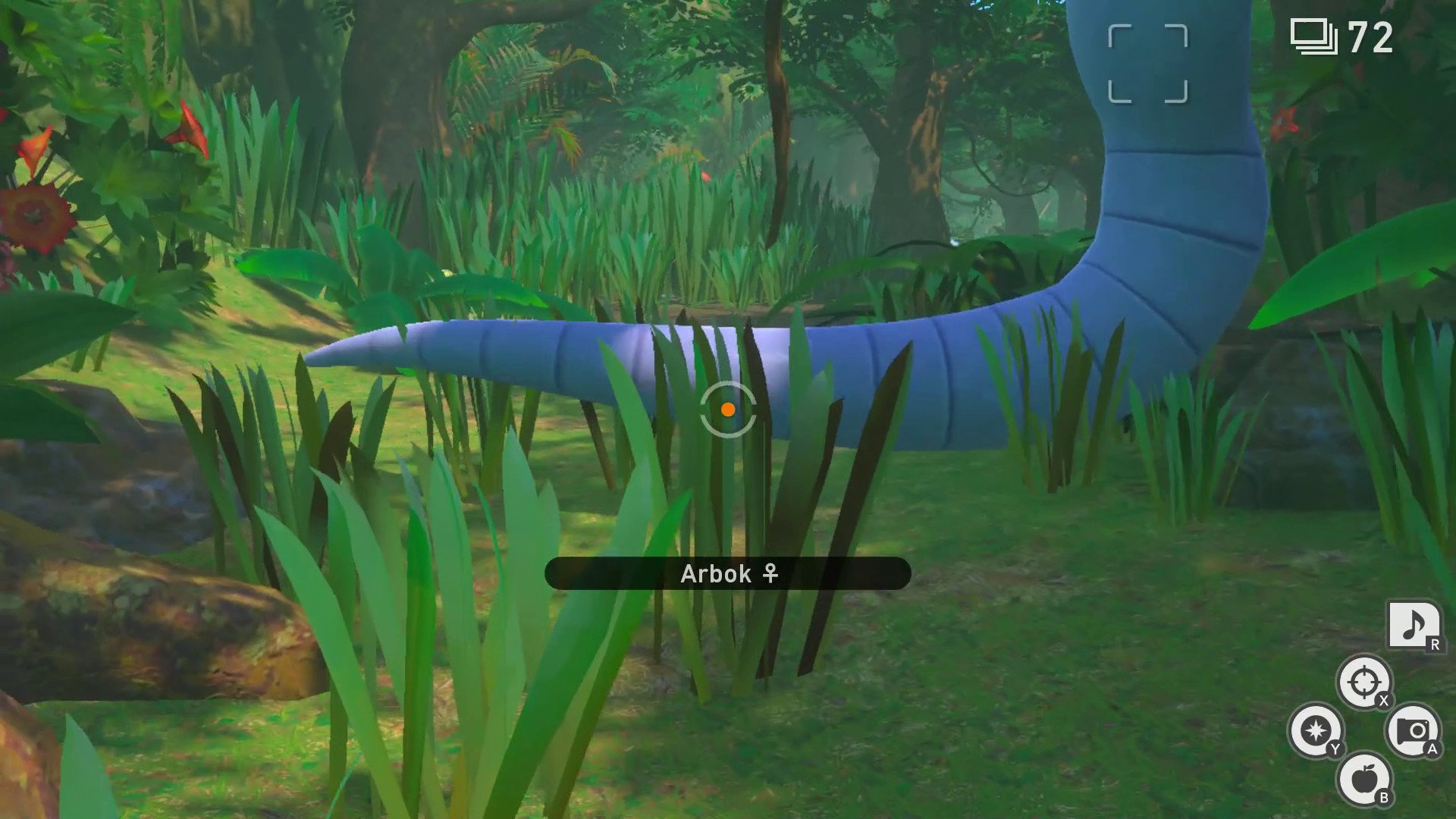Activate the scan crosshair icon
This screenshot has width=1456, height=819.
coord(1363,682)
